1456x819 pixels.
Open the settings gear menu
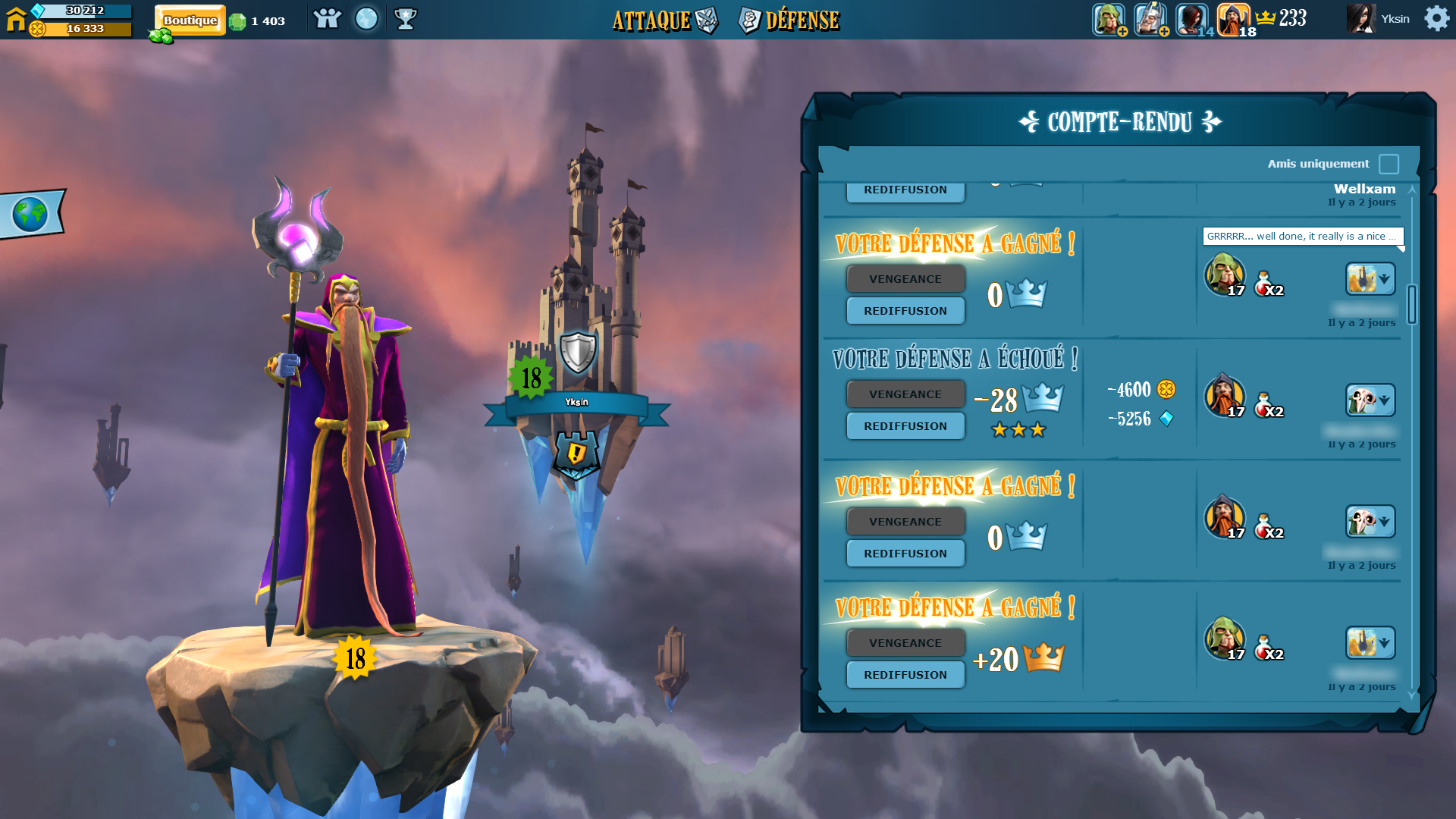coord(1436,18)
